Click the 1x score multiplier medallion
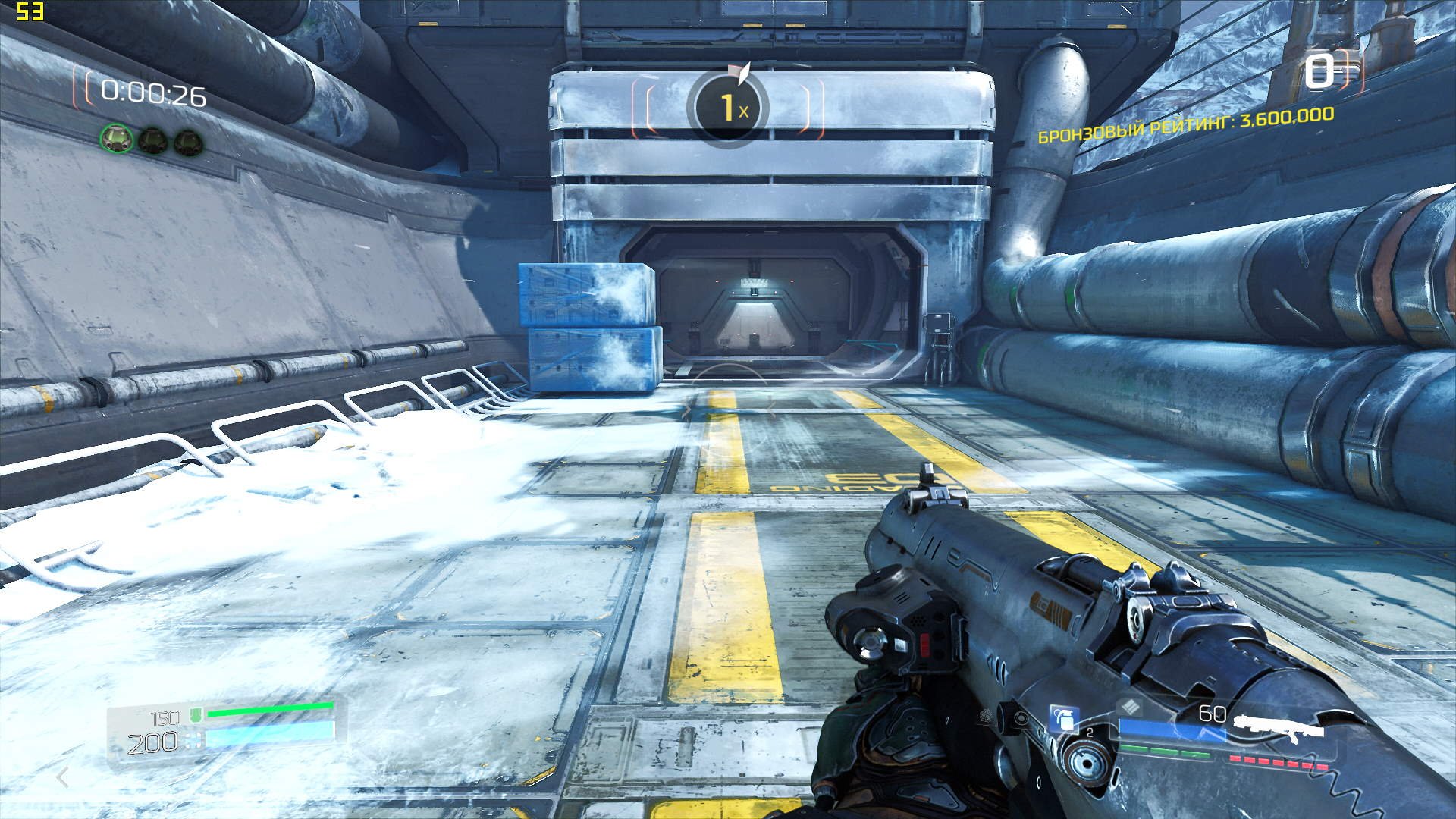The width and height of the screenshot is (1456, 819). 728,108
